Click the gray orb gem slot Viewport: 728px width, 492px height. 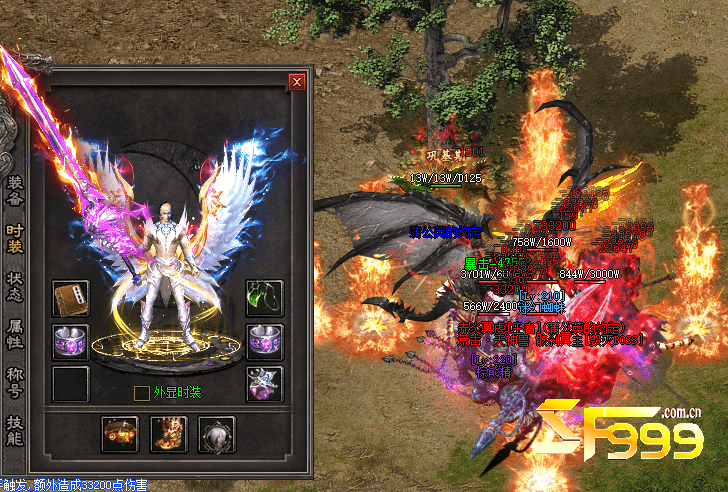[216, 435]
